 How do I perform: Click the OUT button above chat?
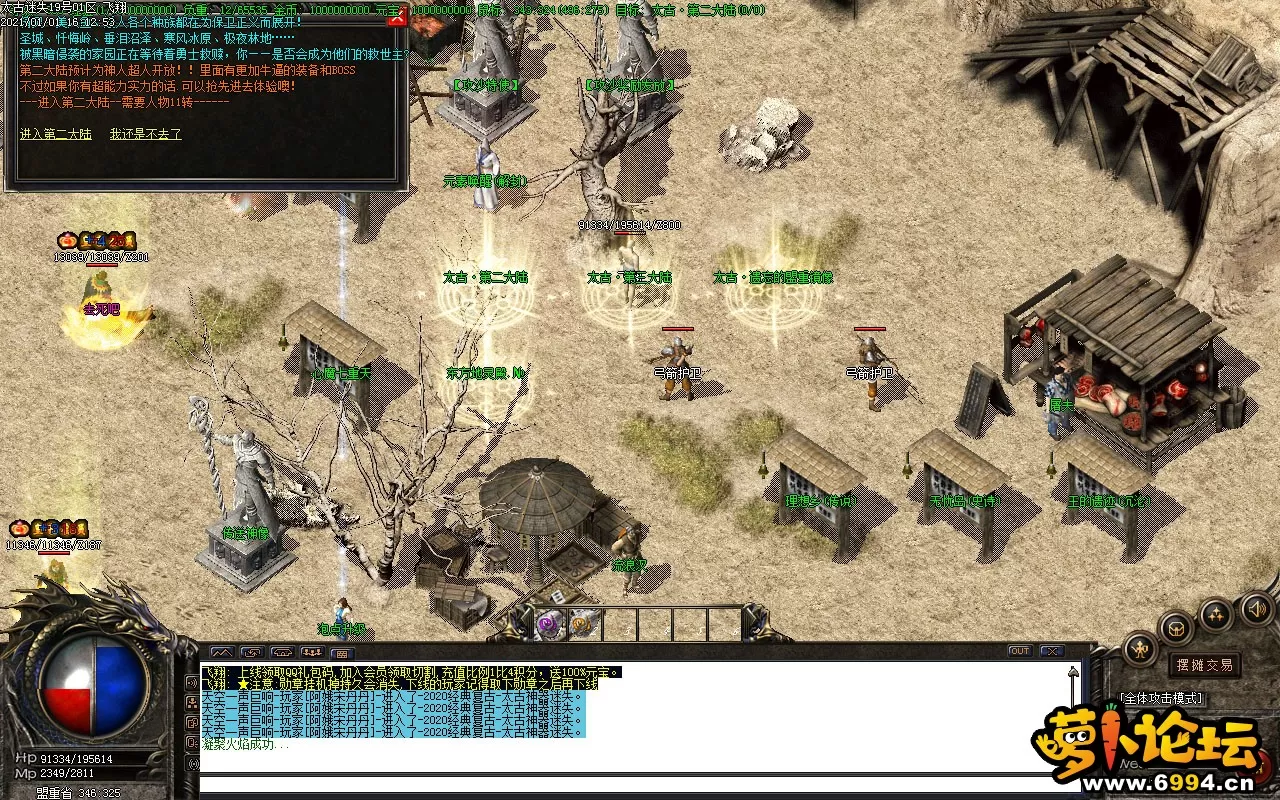pyautogui.click(x=1019, y=651)
